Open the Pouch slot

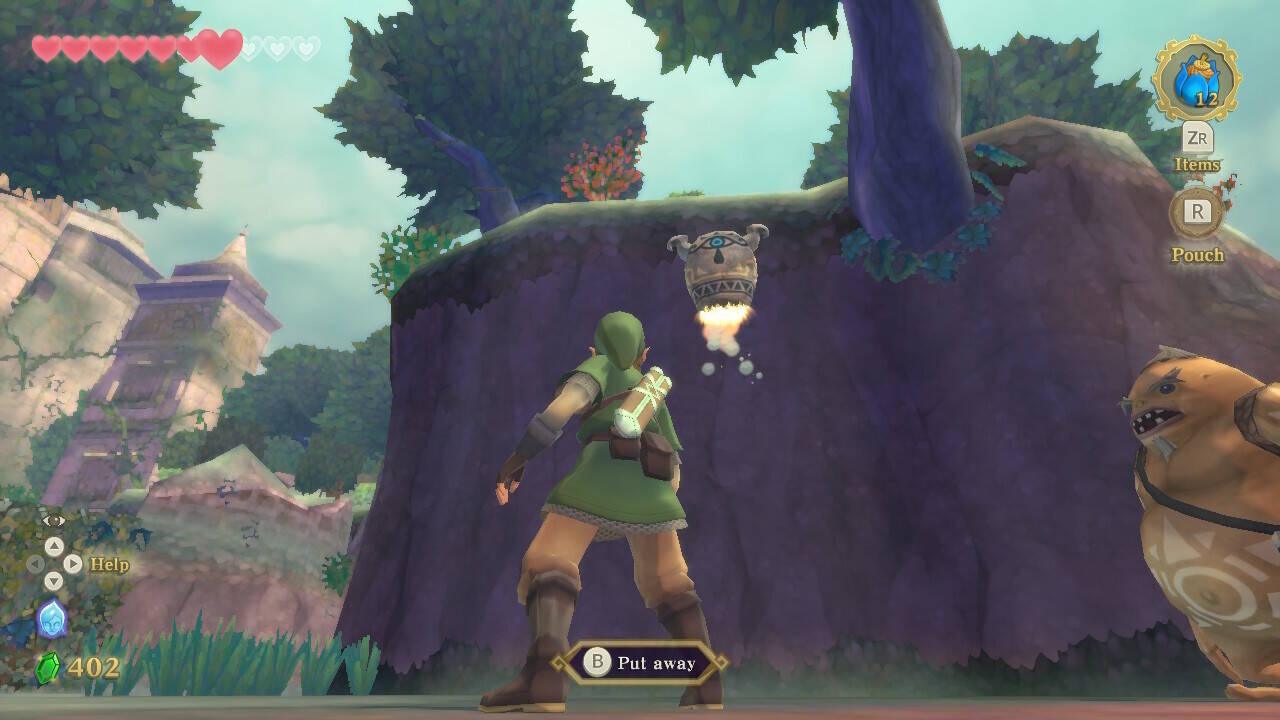(1197, 212)
